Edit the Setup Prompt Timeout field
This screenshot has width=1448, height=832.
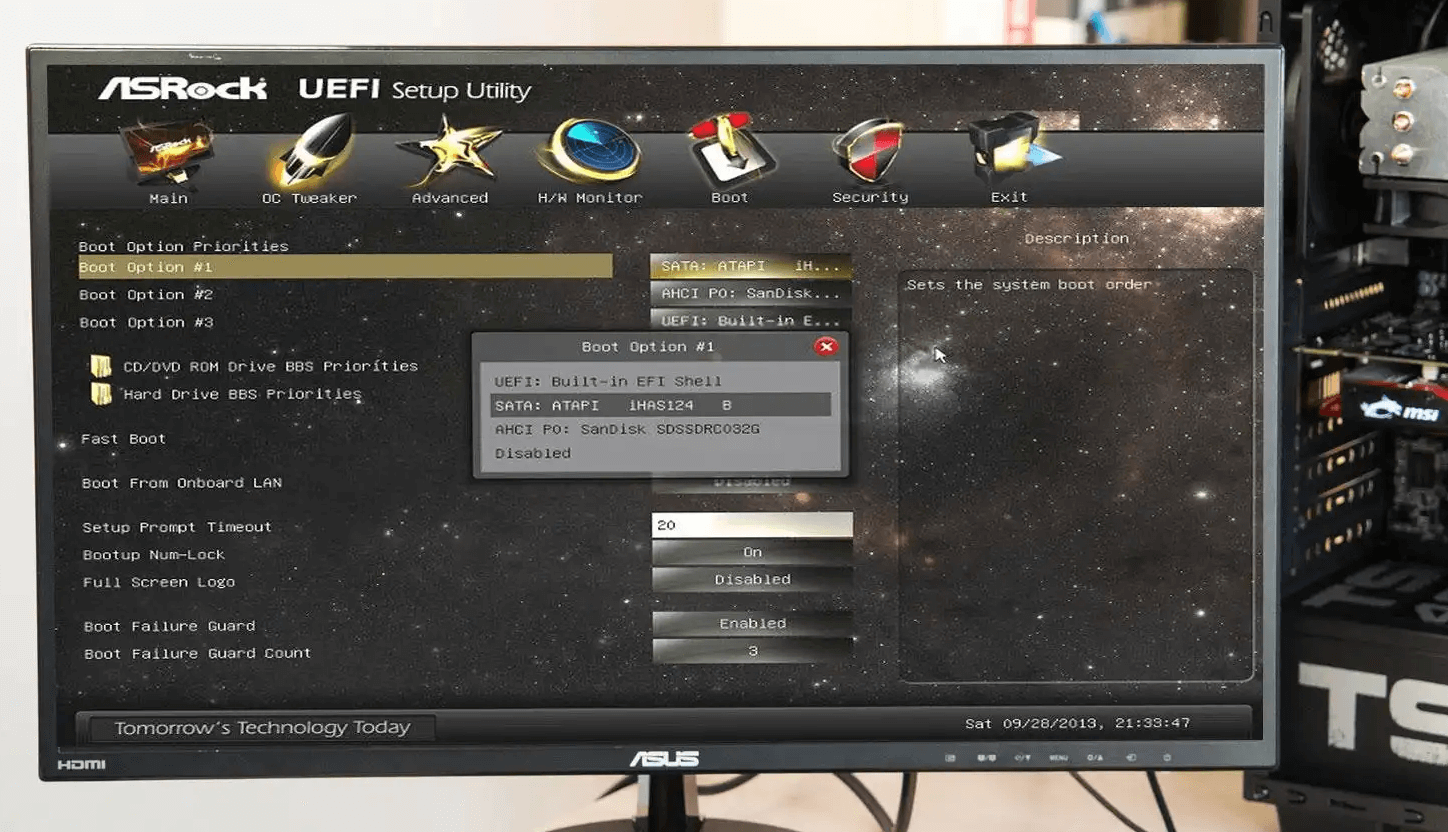click(x=752, y=525)
